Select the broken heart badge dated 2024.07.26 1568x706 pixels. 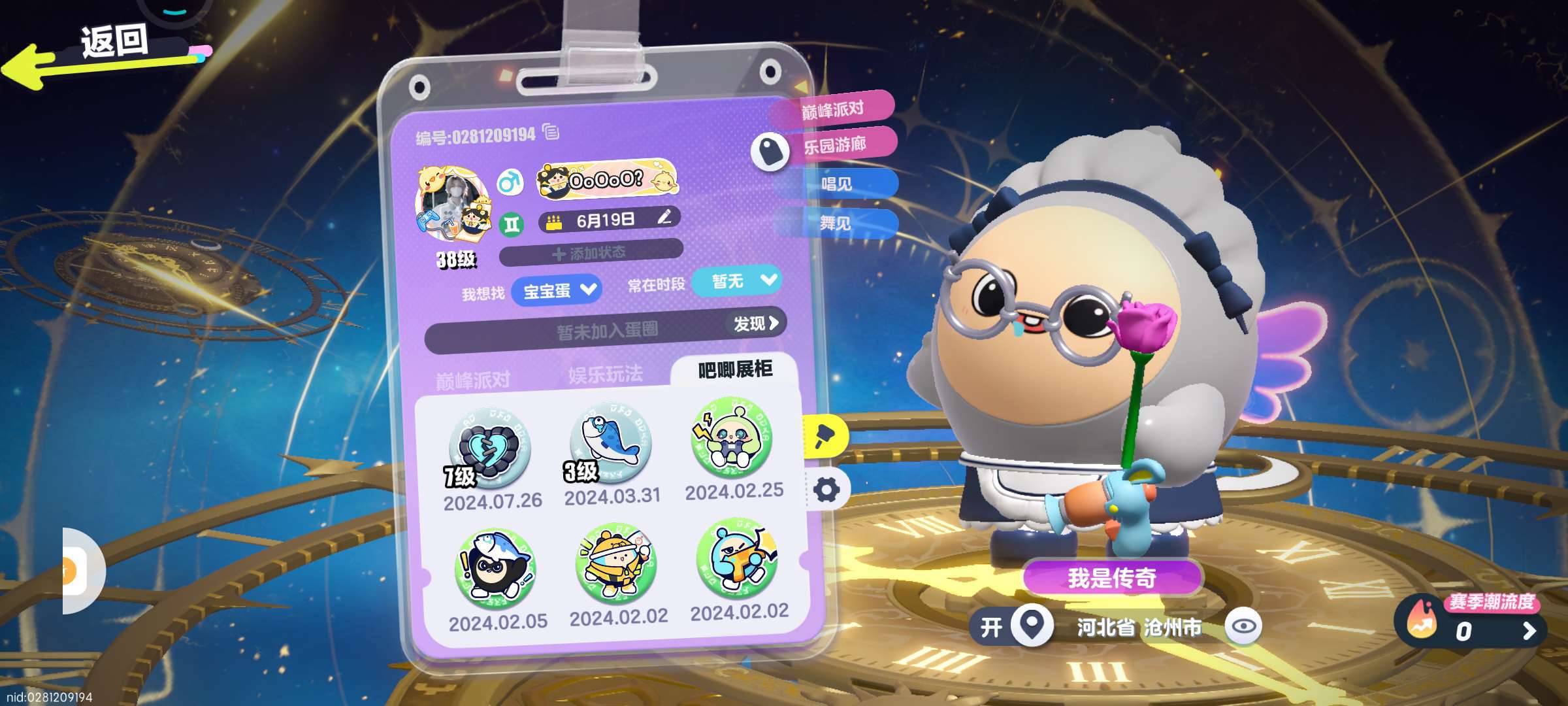tap(489, 448)
